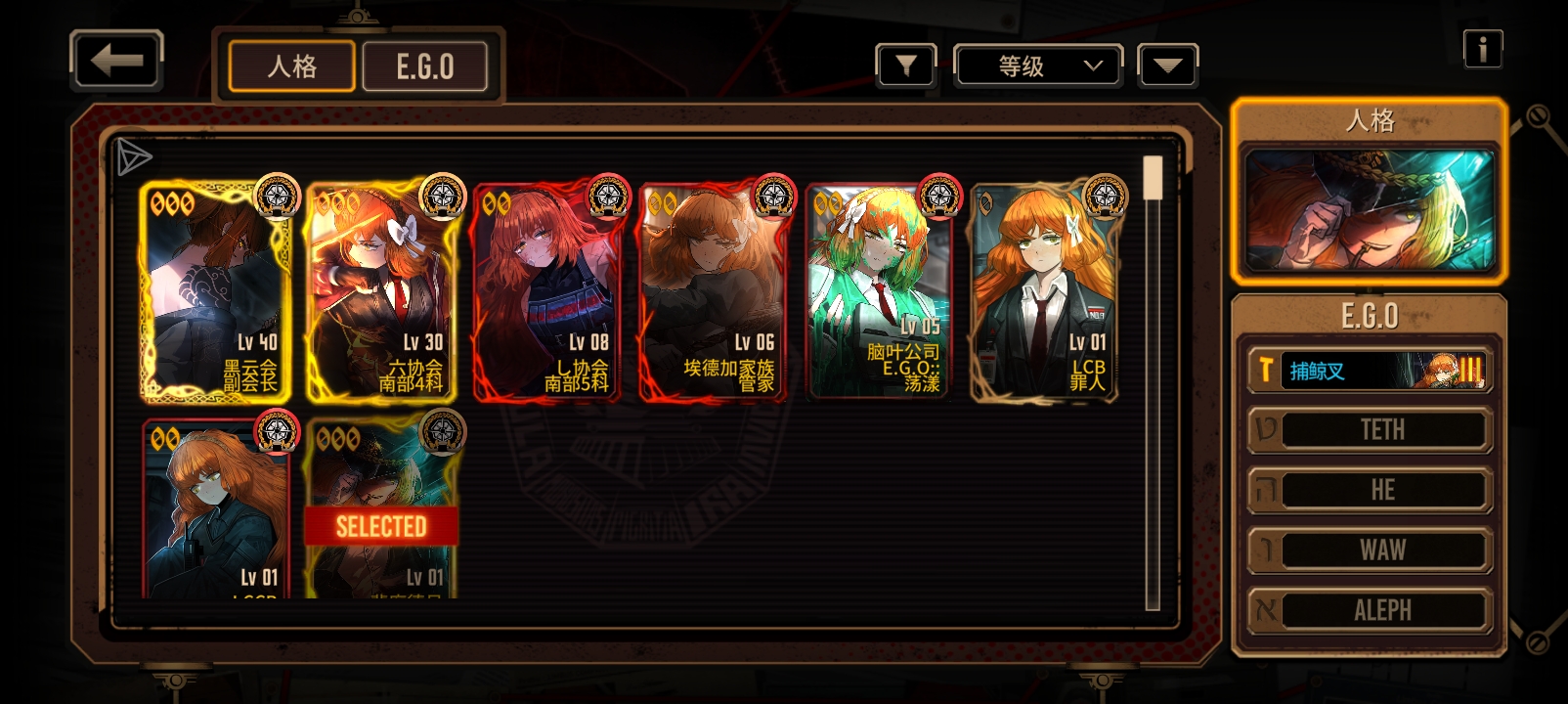
Task: Toggle the sort order arrow button
Action: point(1167,66)
